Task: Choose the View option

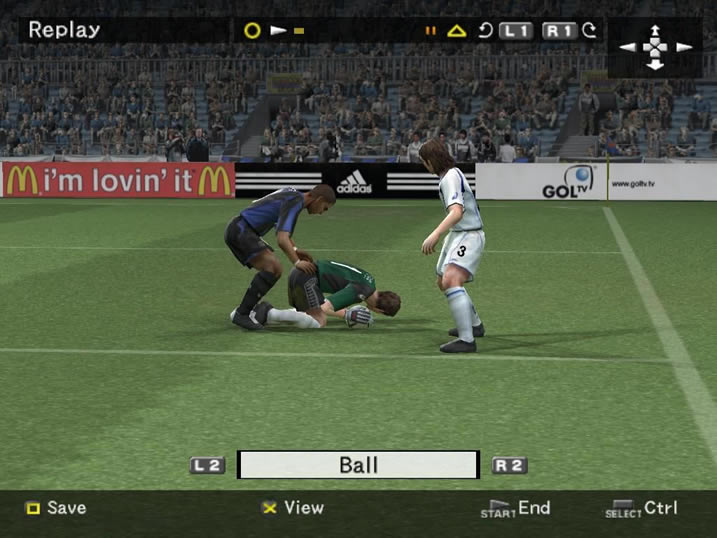Action: click(x=293, y=508)
